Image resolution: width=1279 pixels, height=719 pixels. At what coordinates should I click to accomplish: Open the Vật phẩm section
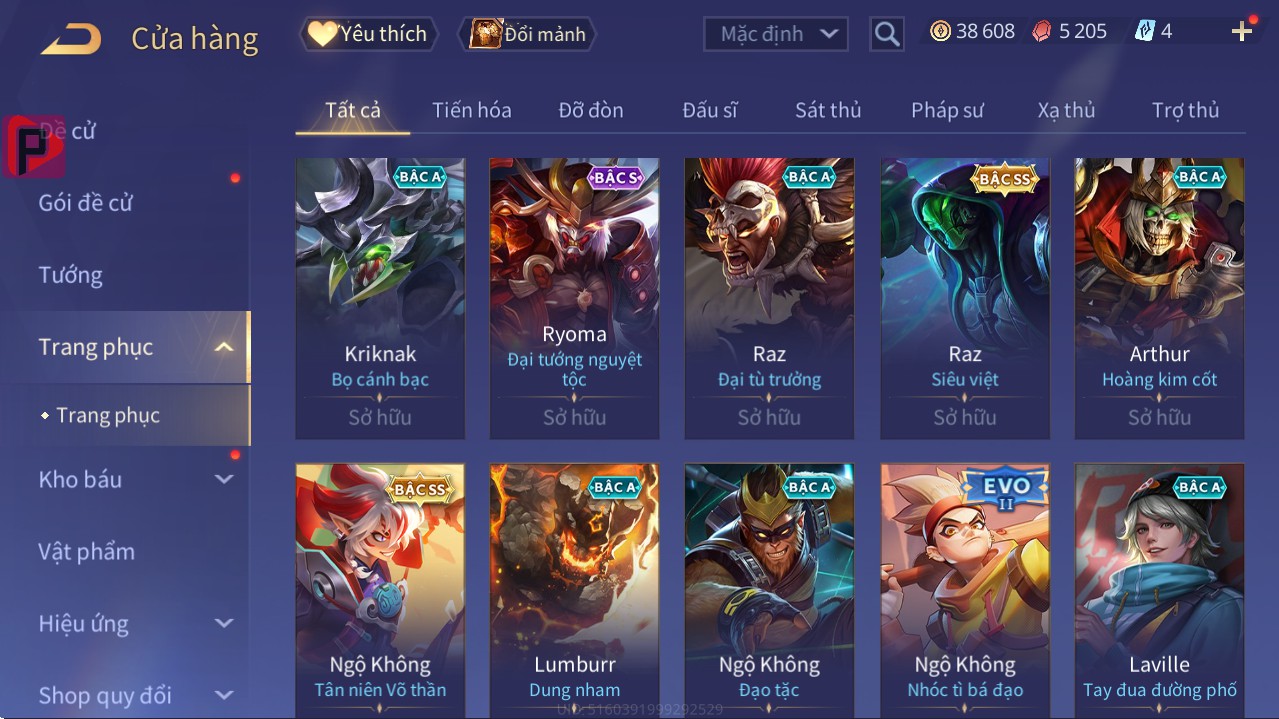[87, 551]
